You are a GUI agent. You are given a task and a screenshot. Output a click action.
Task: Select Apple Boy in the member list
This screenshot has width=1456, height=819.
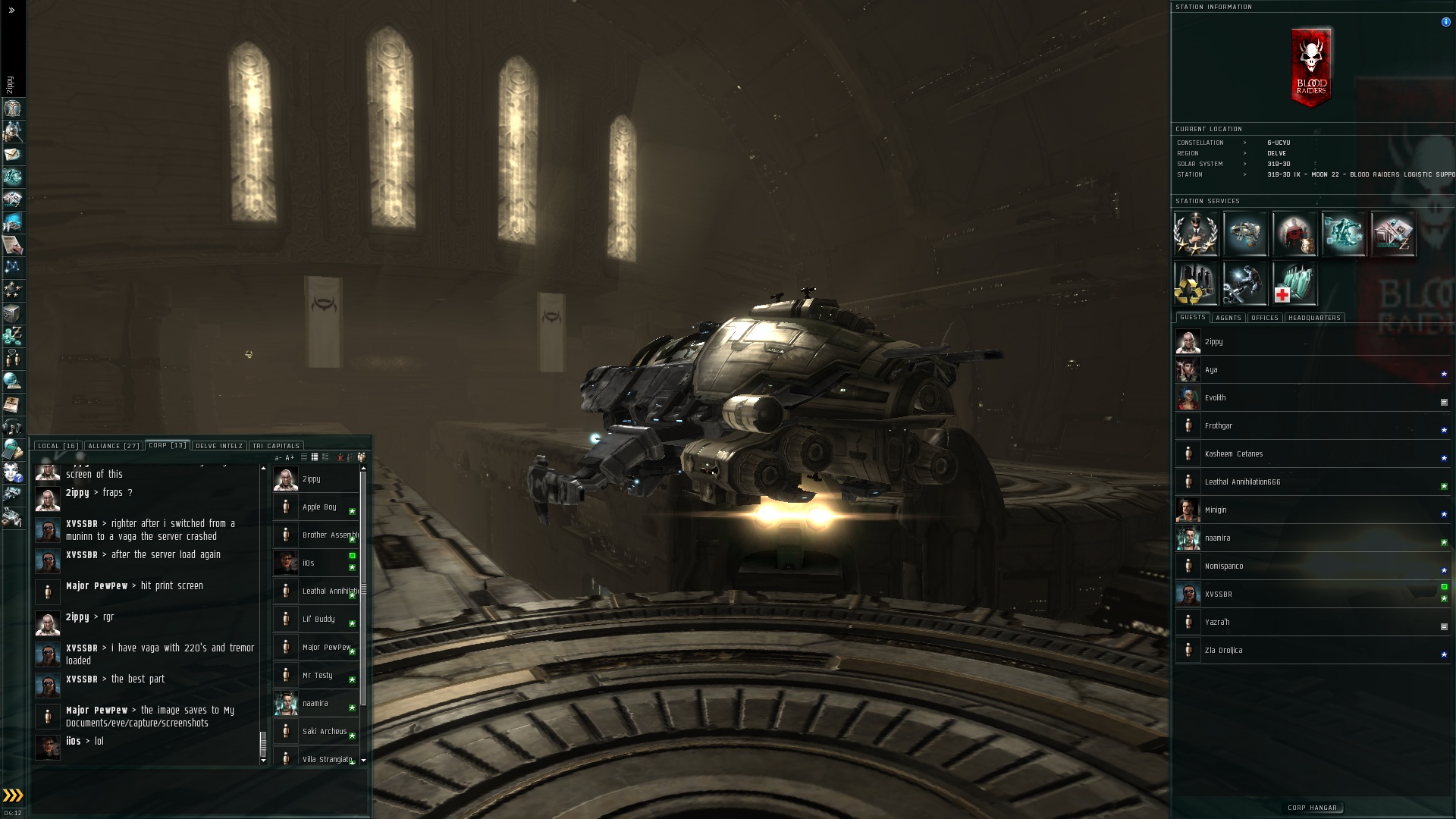[x=319, y=507]
